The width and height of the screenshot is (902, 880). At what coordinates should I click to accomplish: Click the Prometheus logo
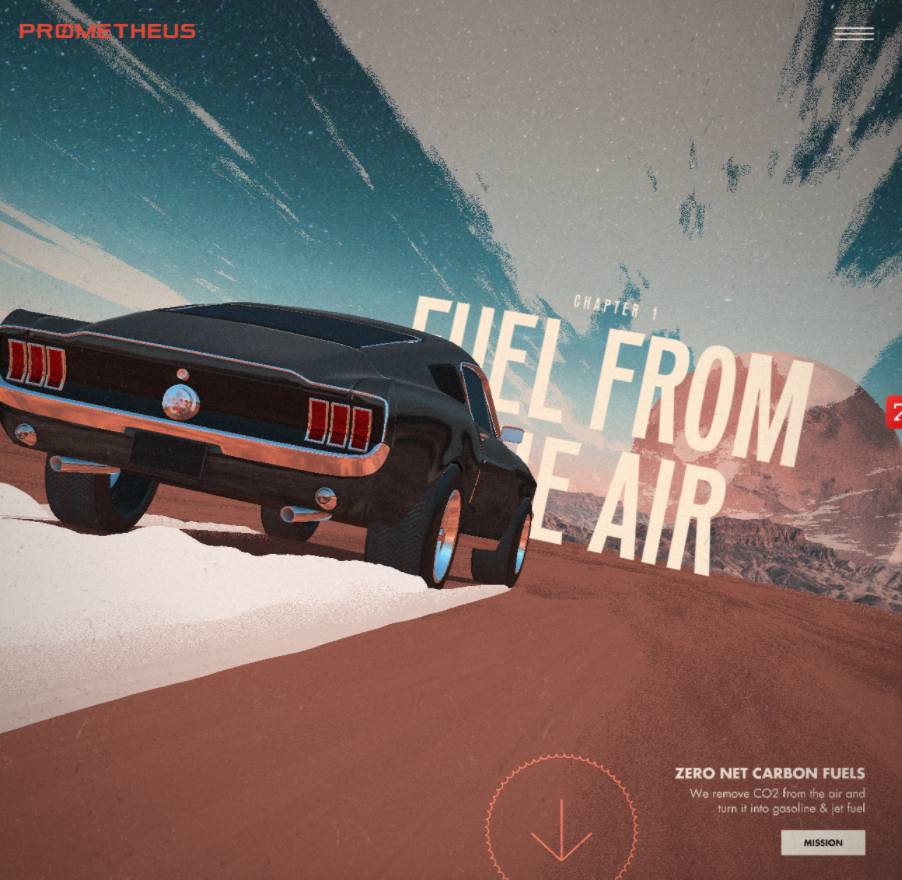pyautogui.click(x=107, y=31)
